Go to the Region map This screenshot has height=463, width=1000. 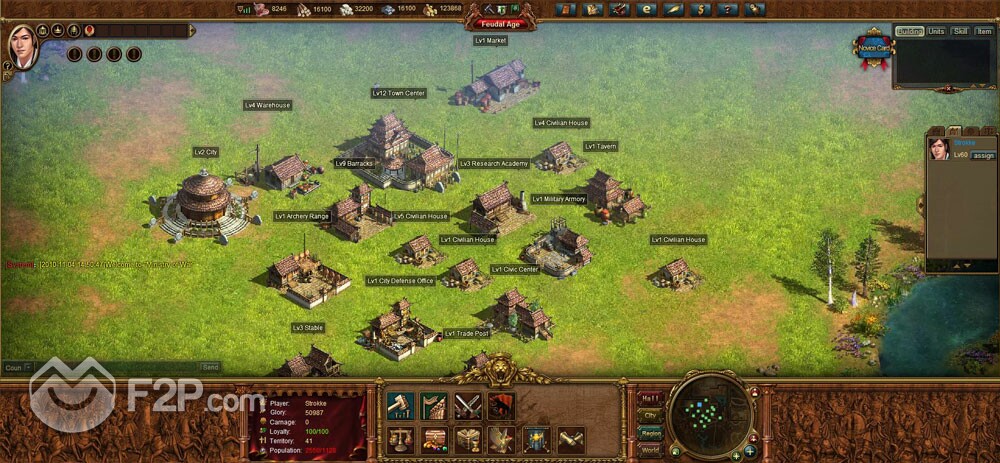(650, 433)
